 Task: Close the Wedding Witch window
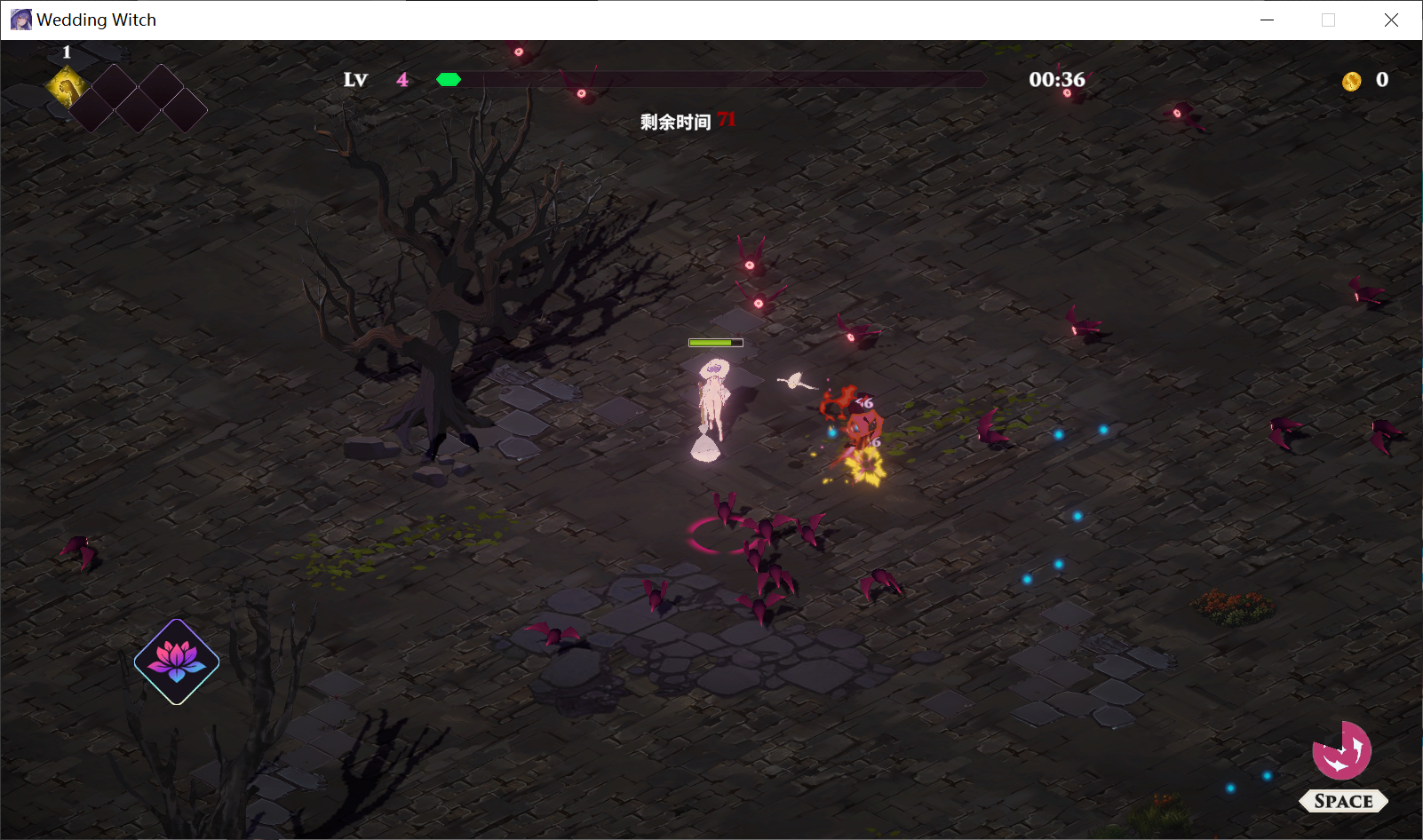(x=1391, y=20)
